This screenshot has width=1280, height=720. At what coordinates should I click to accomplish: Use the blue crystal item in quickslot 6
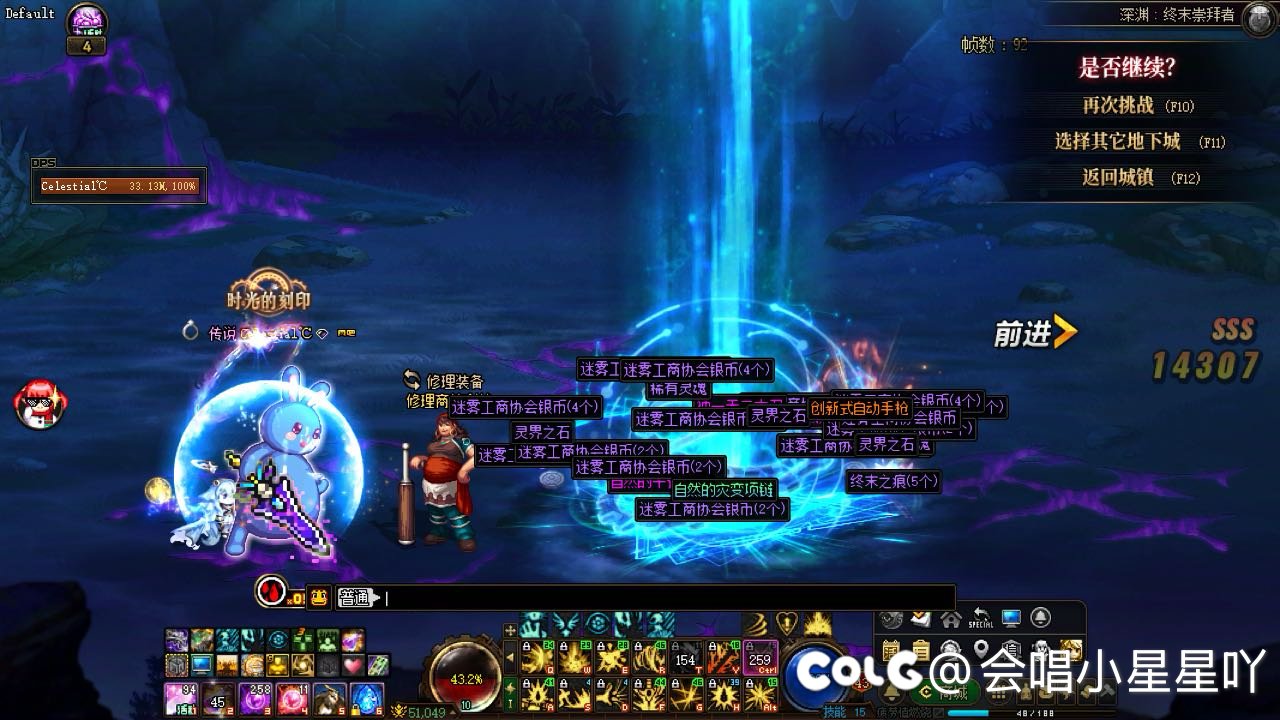pyautogui.click(x=366, y=697)
